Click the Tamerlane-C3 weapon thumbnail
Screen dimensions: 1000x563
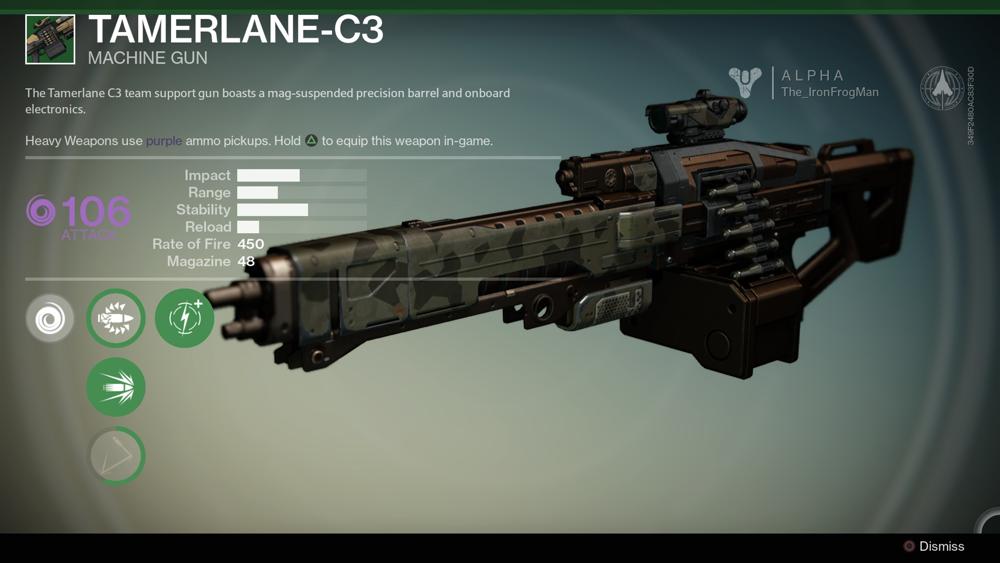(x=50, y=40)
